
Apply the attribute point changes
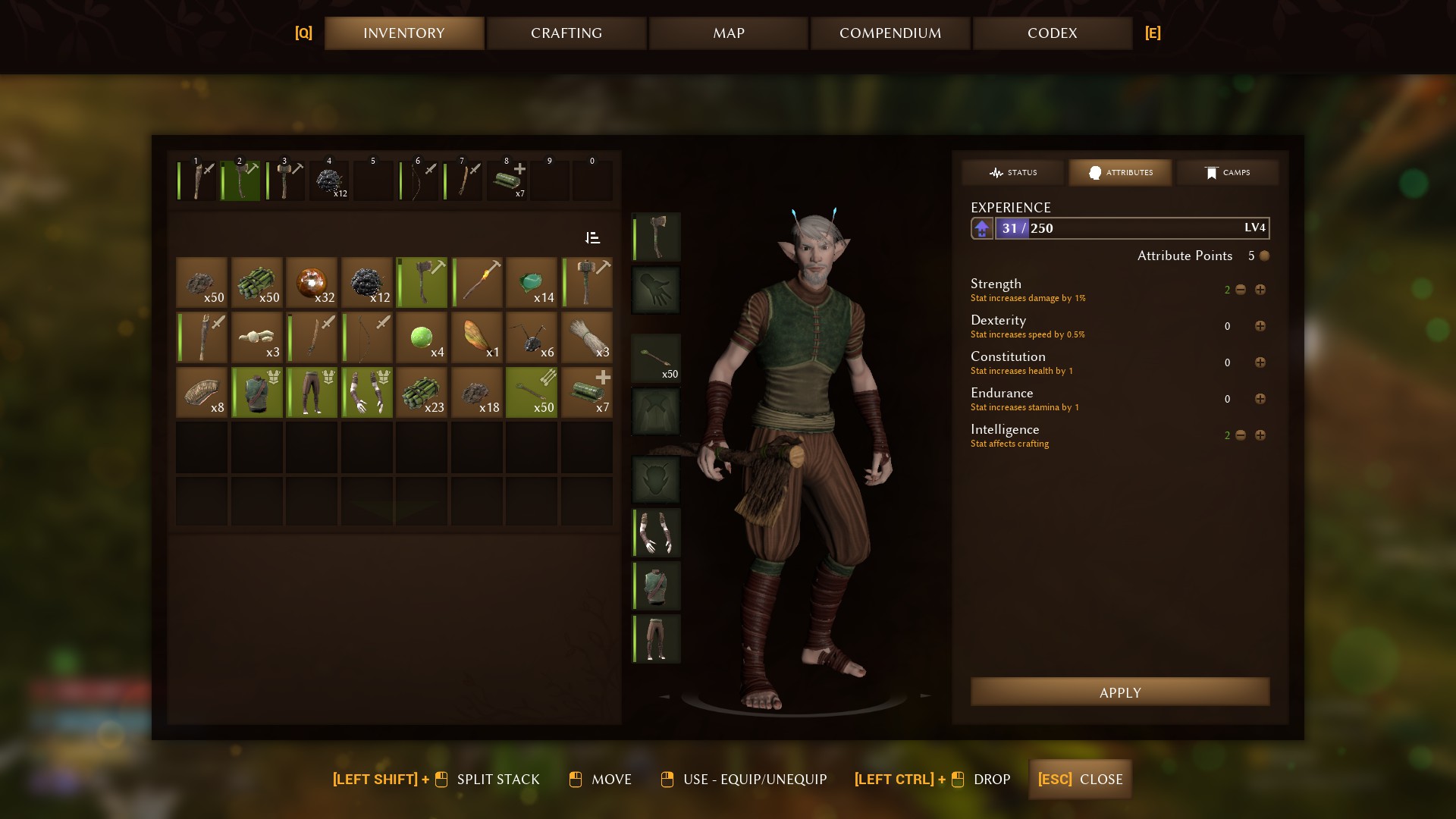point(1119,692)
